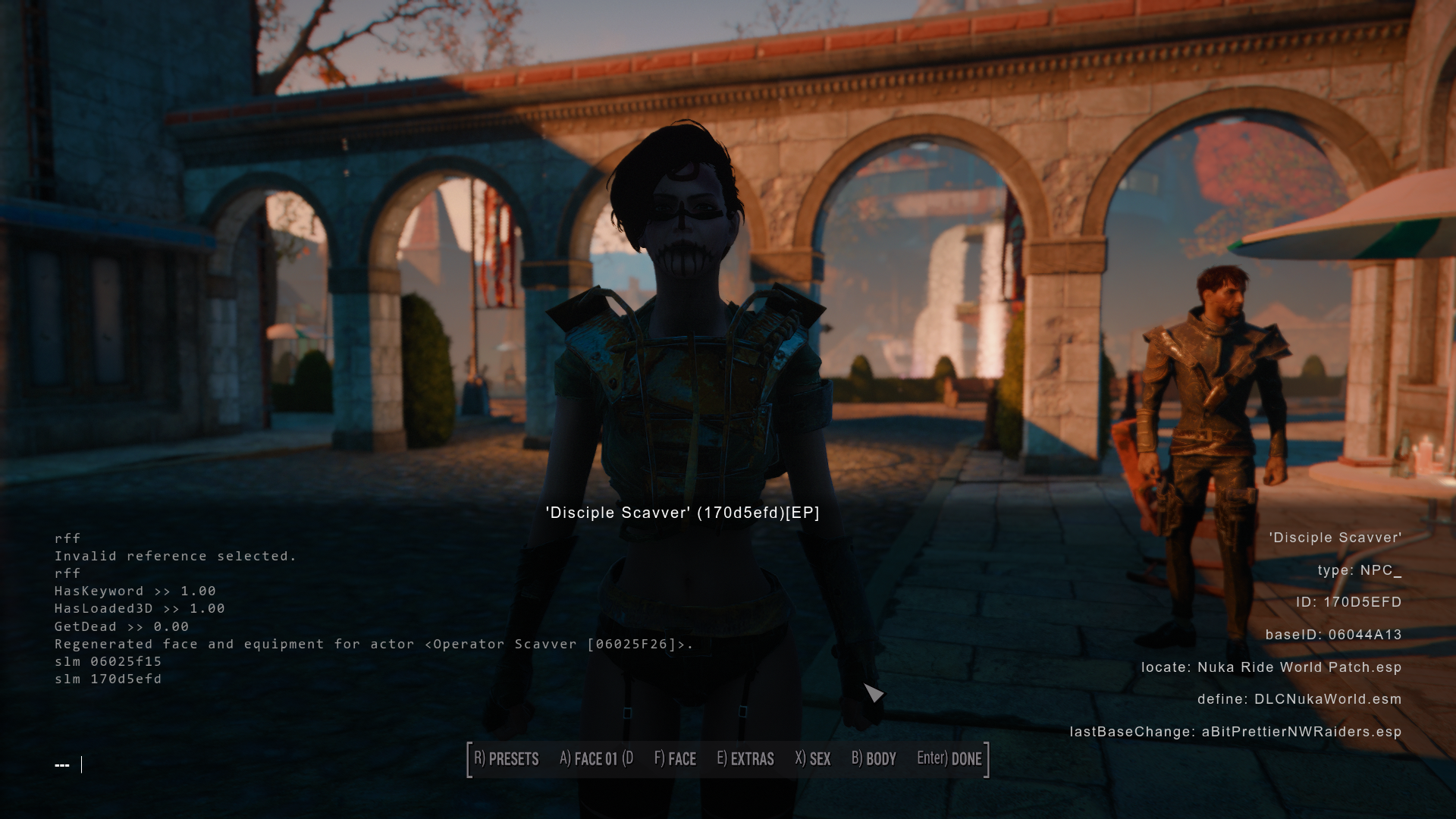
Task: Click the slm 170d5efd console line
Action: click(x=107, y=679)
